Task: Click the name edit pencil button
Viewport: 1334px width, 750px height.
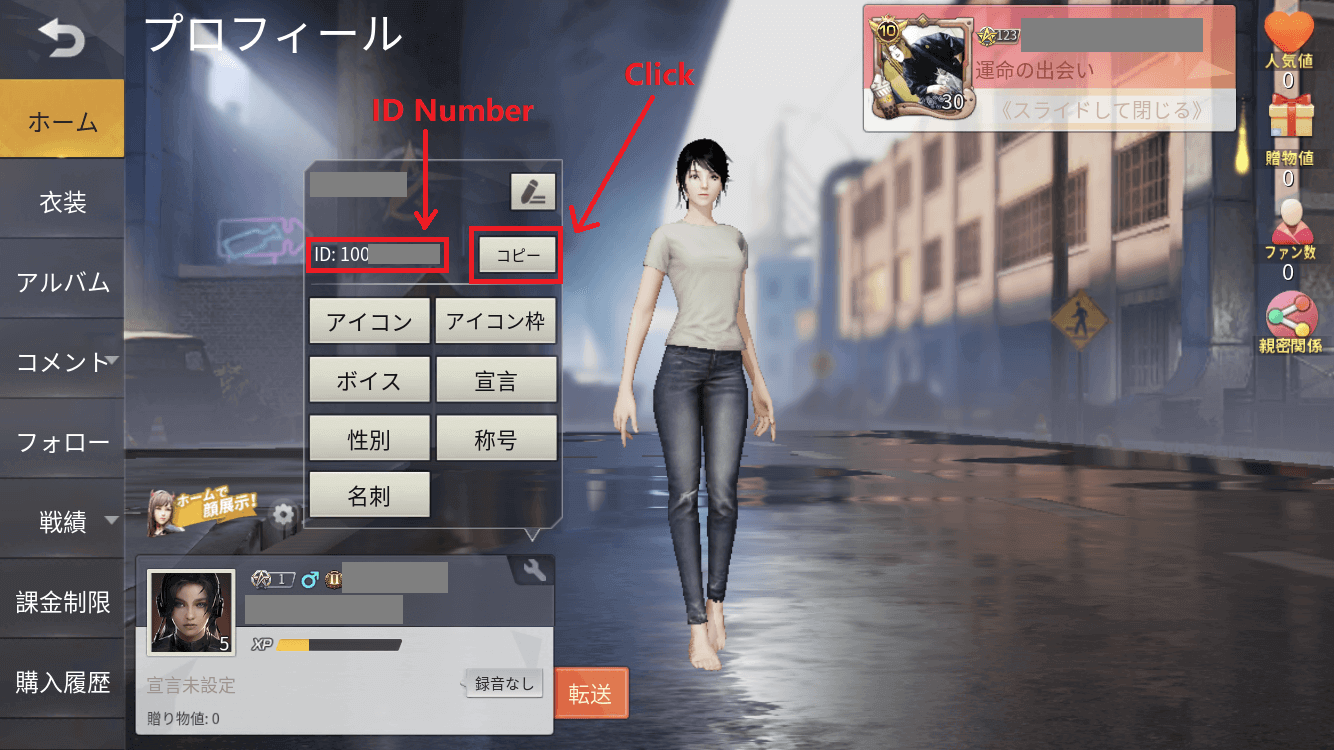Action: click(x=533, y=192)
